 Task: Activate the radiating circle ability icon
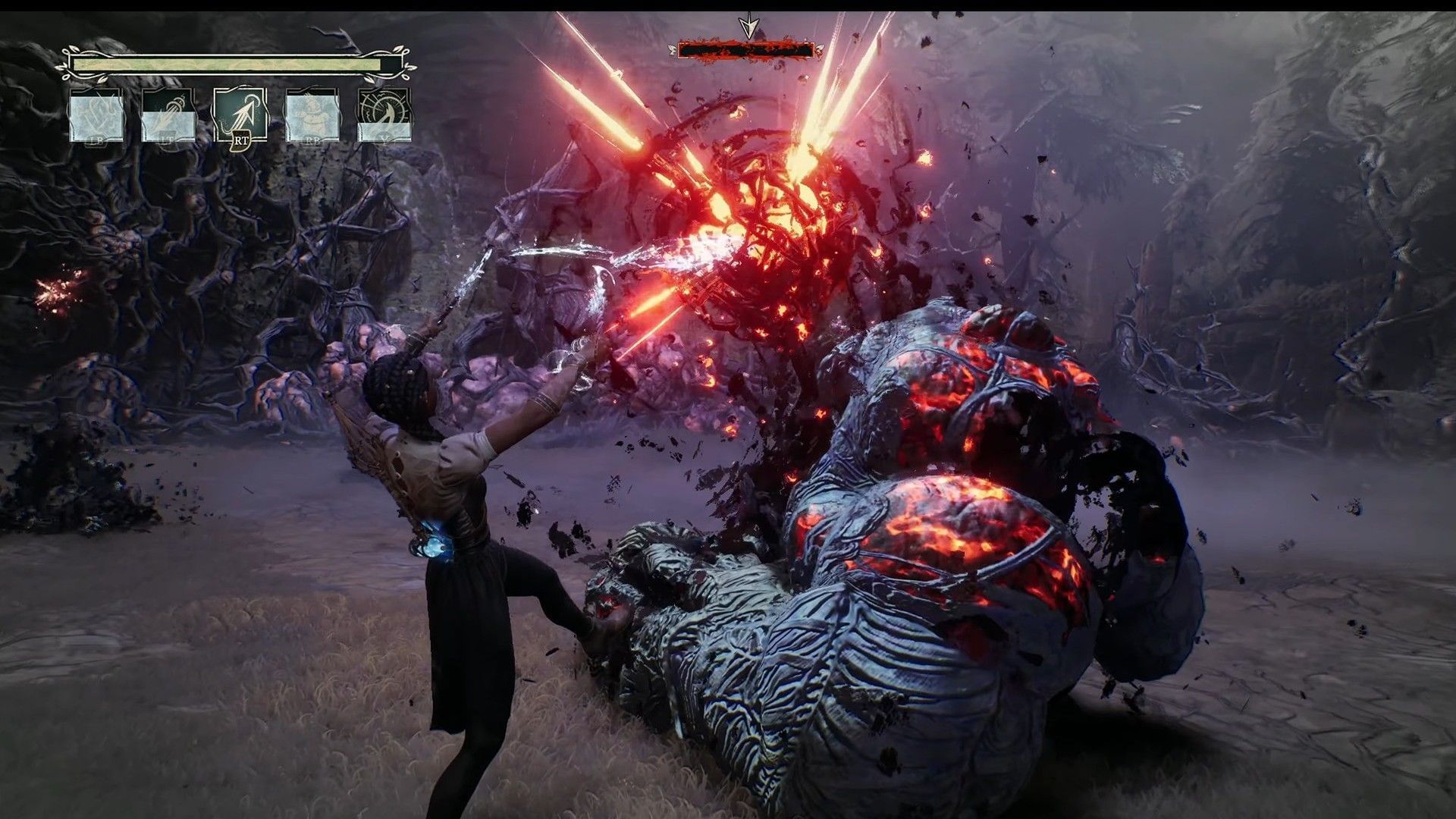[x=384, y=115]
